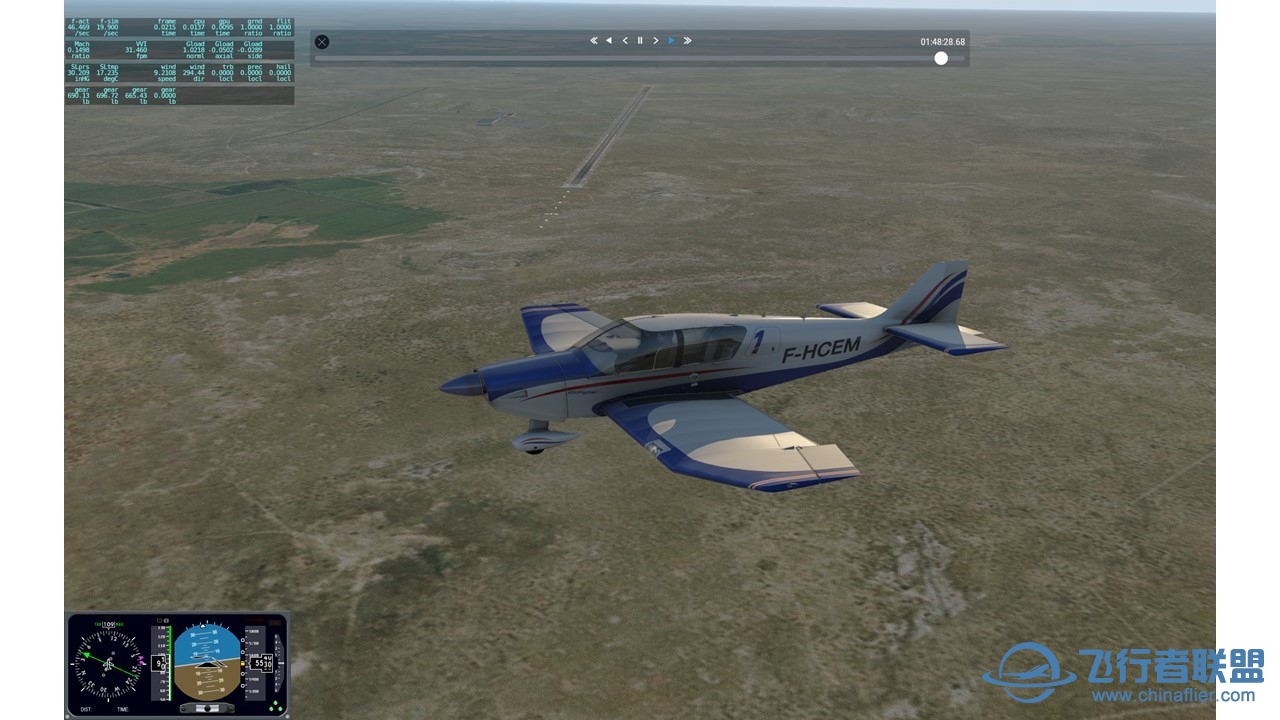Fast rewind the replay with double-left arrows

pyautogui.click(x=593, y=41)
